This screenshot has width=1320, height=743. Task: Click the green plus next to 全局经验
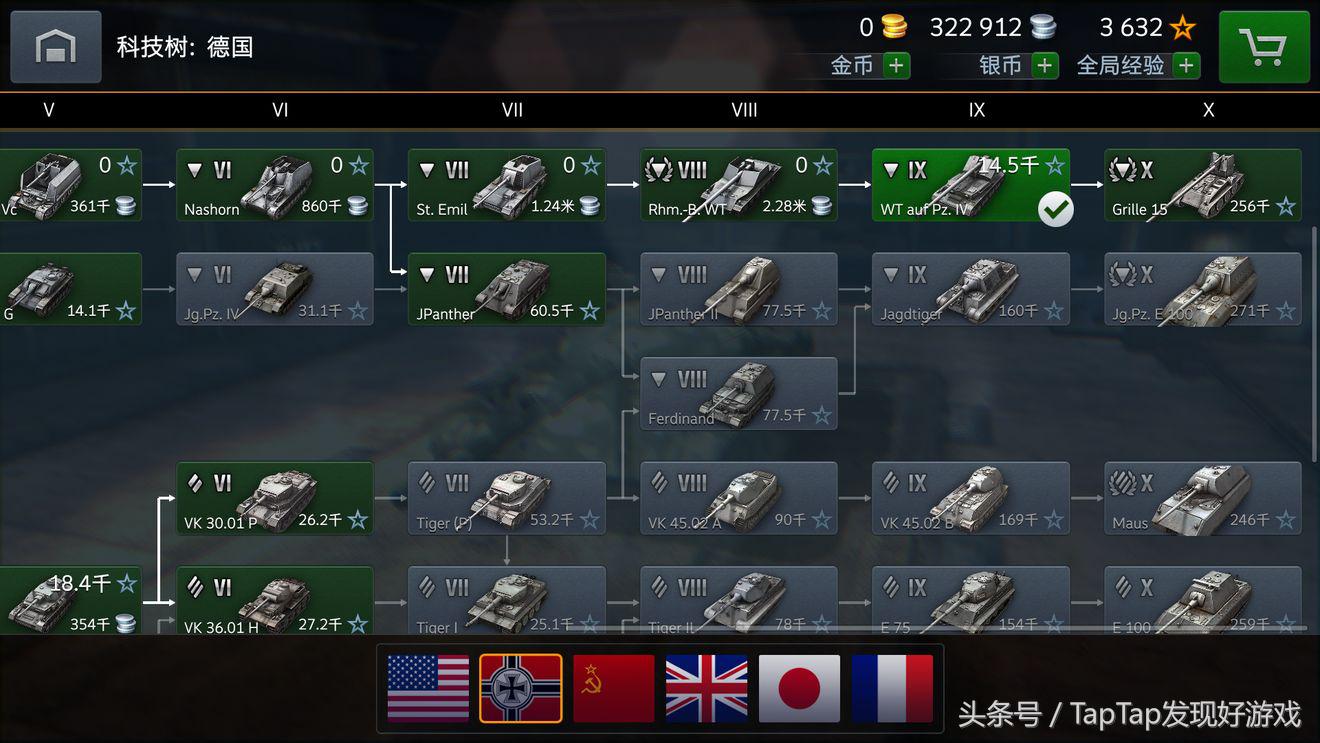(x=1185, y=65)
